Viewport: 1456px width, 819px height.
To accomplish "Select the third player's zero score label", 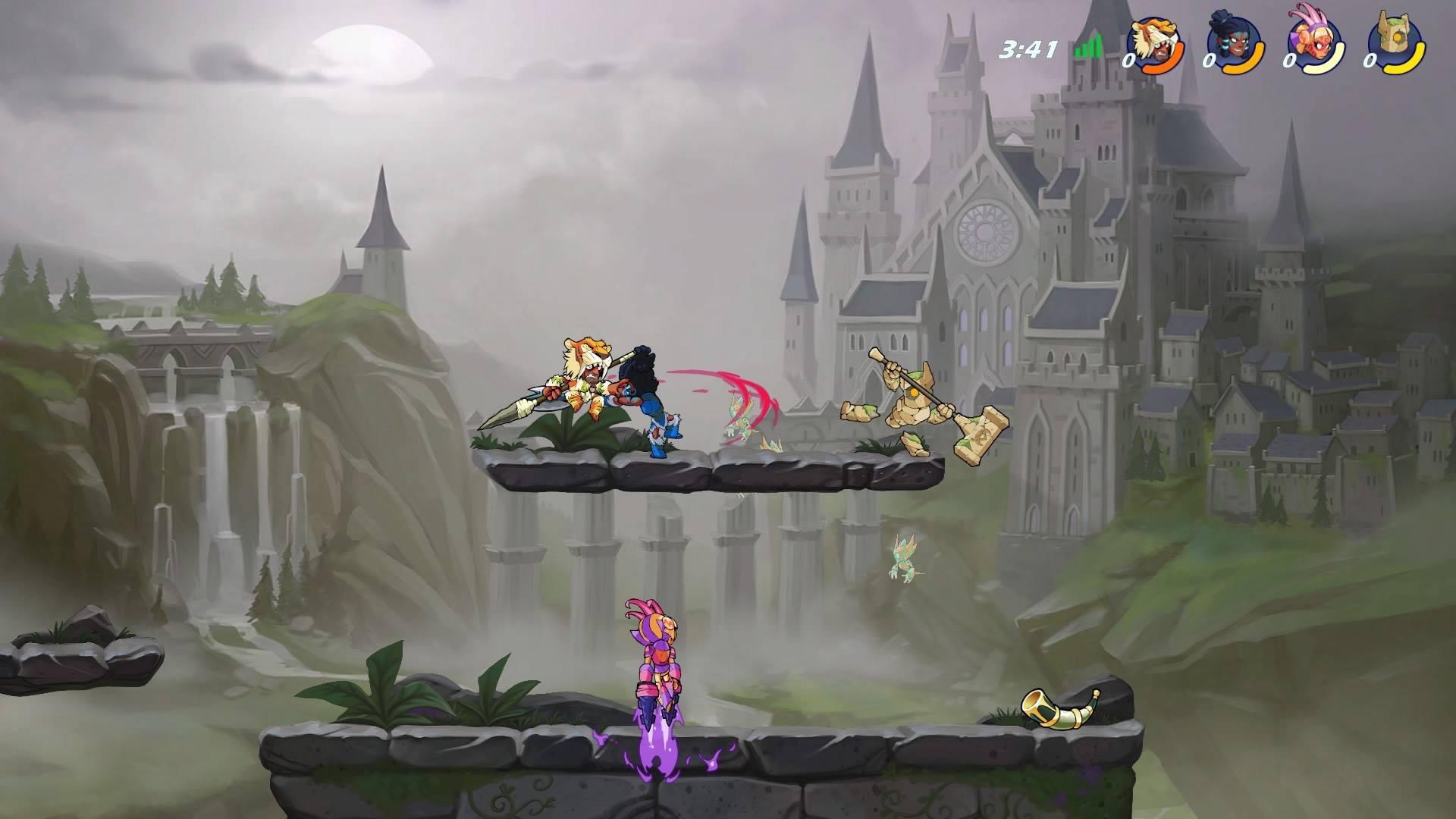I will tap(1290, 62).
